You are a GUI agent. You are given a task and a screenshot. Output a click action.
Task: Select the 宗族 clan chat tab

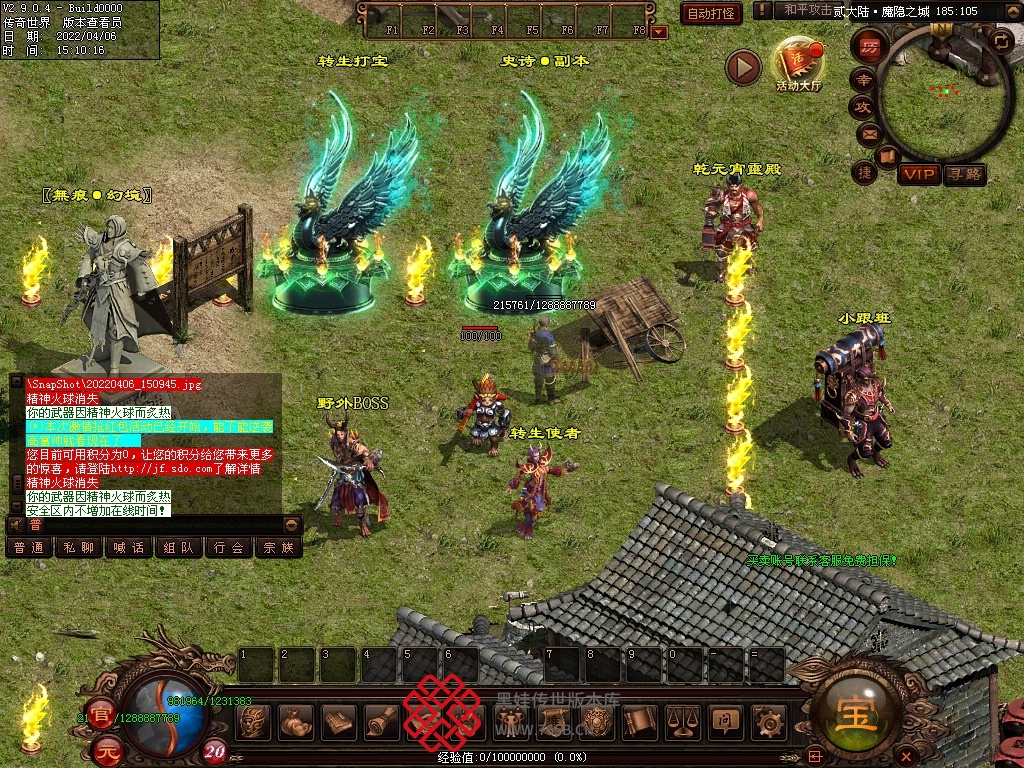[278, 547]
